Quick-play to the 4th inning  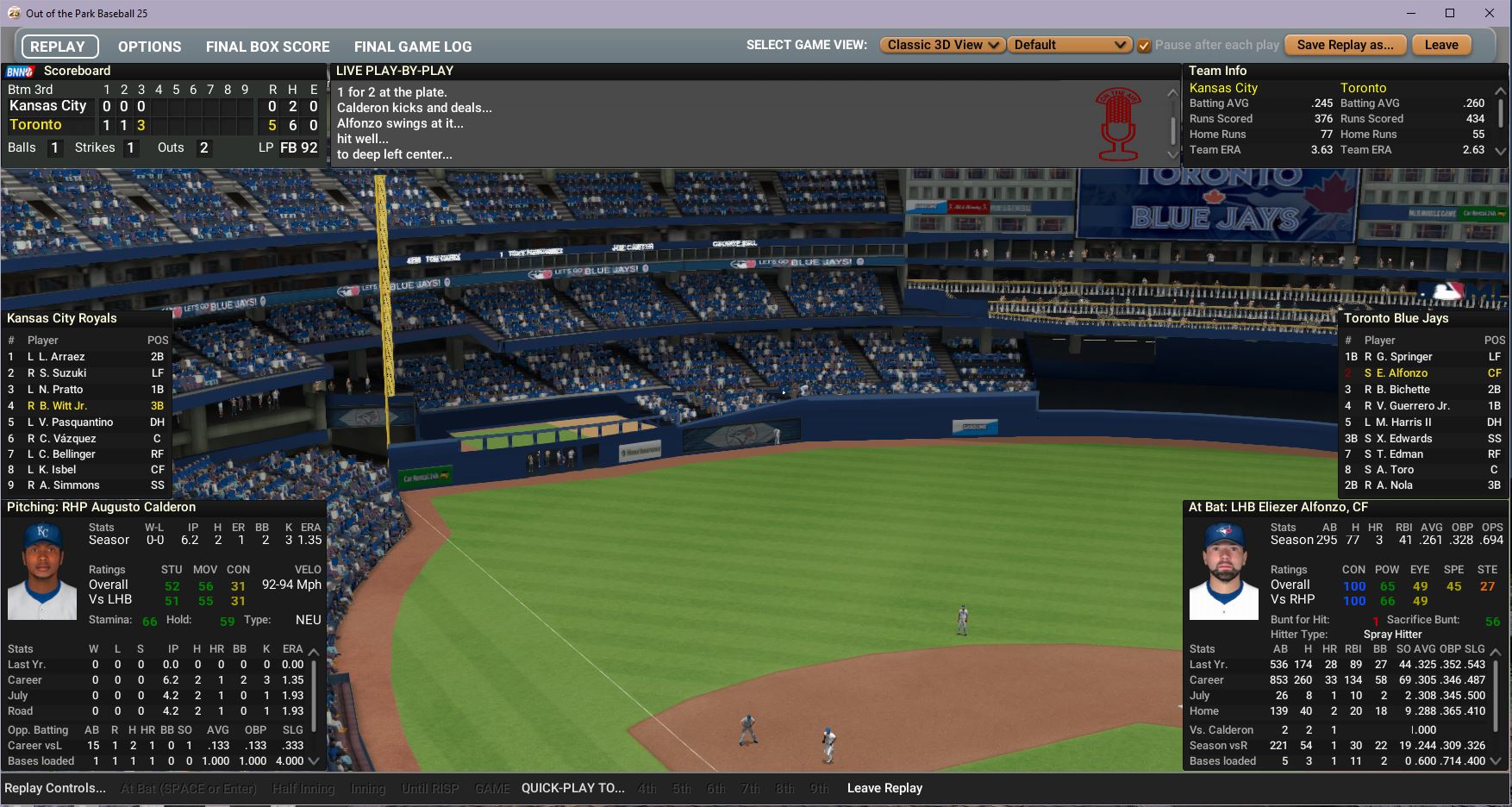[647, 788]
